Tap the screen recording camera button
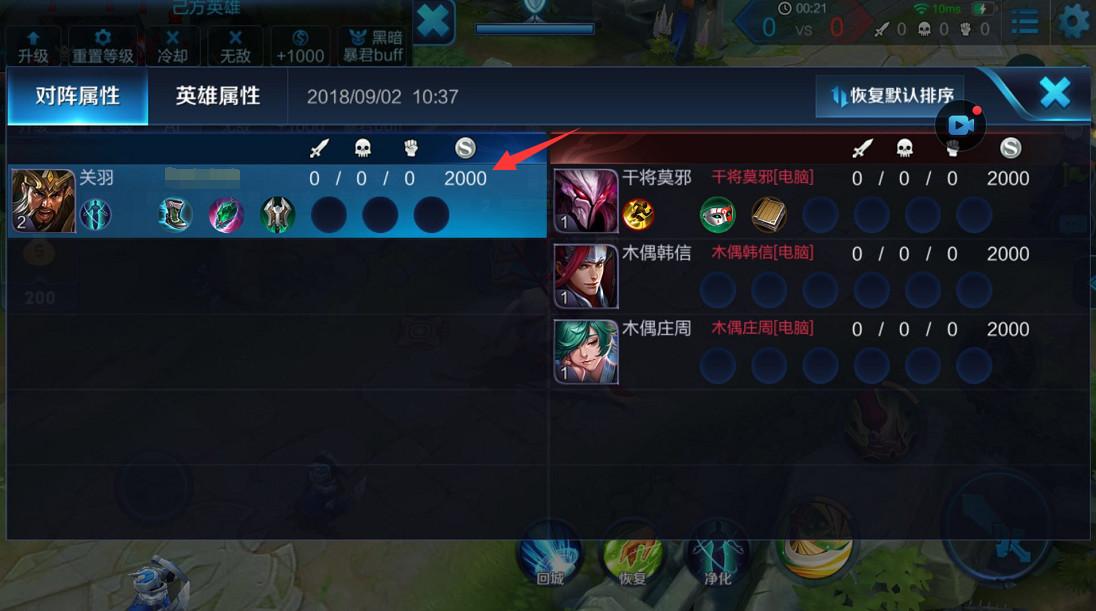The image size is (1096, 611). [x=961, y=125]
